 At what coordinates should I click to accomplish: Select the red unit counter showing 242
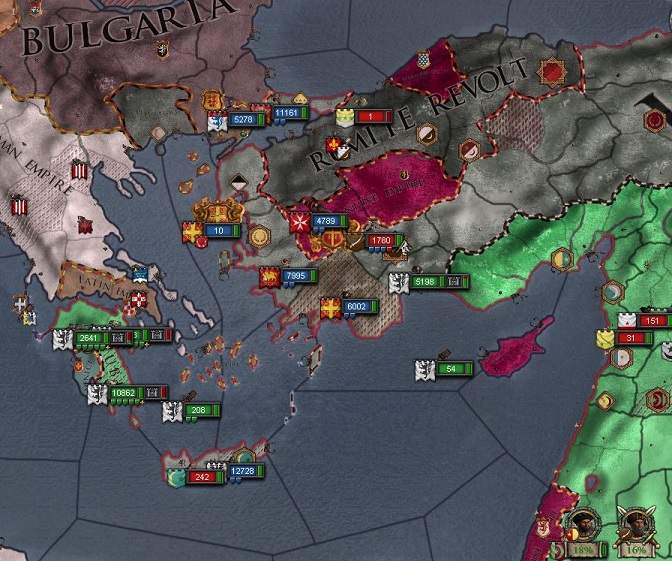205,477
